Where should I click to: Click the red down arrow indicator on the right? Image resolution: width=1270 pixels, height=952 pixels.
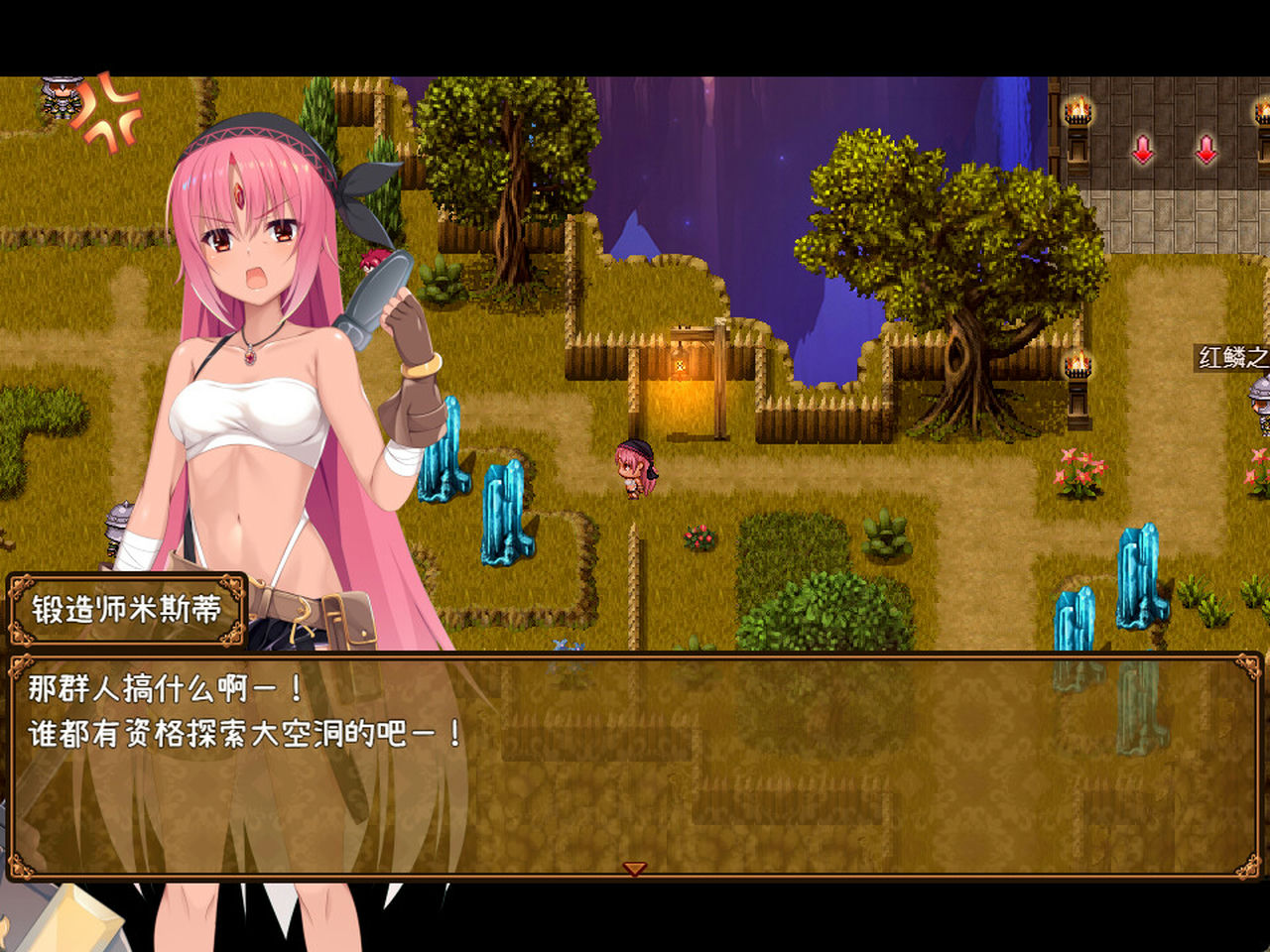1206,151
